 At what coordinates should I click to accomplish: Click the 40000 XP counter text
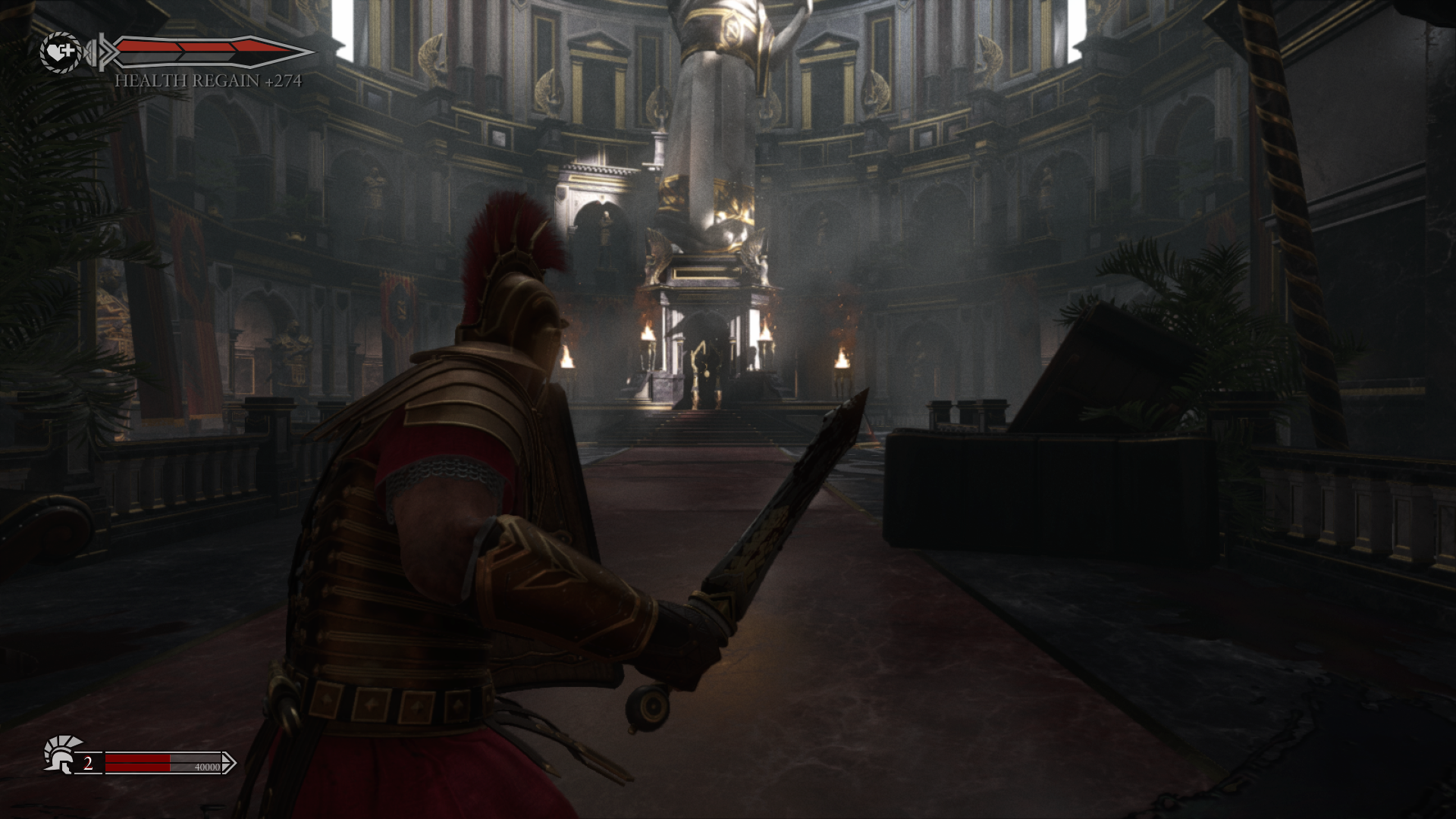click(207, 767)
